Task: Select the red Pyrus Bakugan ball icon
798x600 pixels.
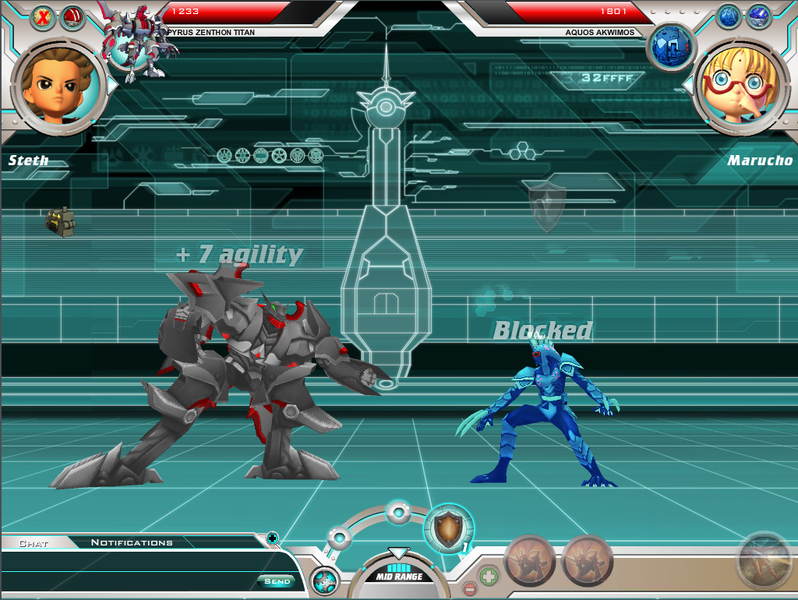Action: [x=73, y=17]
